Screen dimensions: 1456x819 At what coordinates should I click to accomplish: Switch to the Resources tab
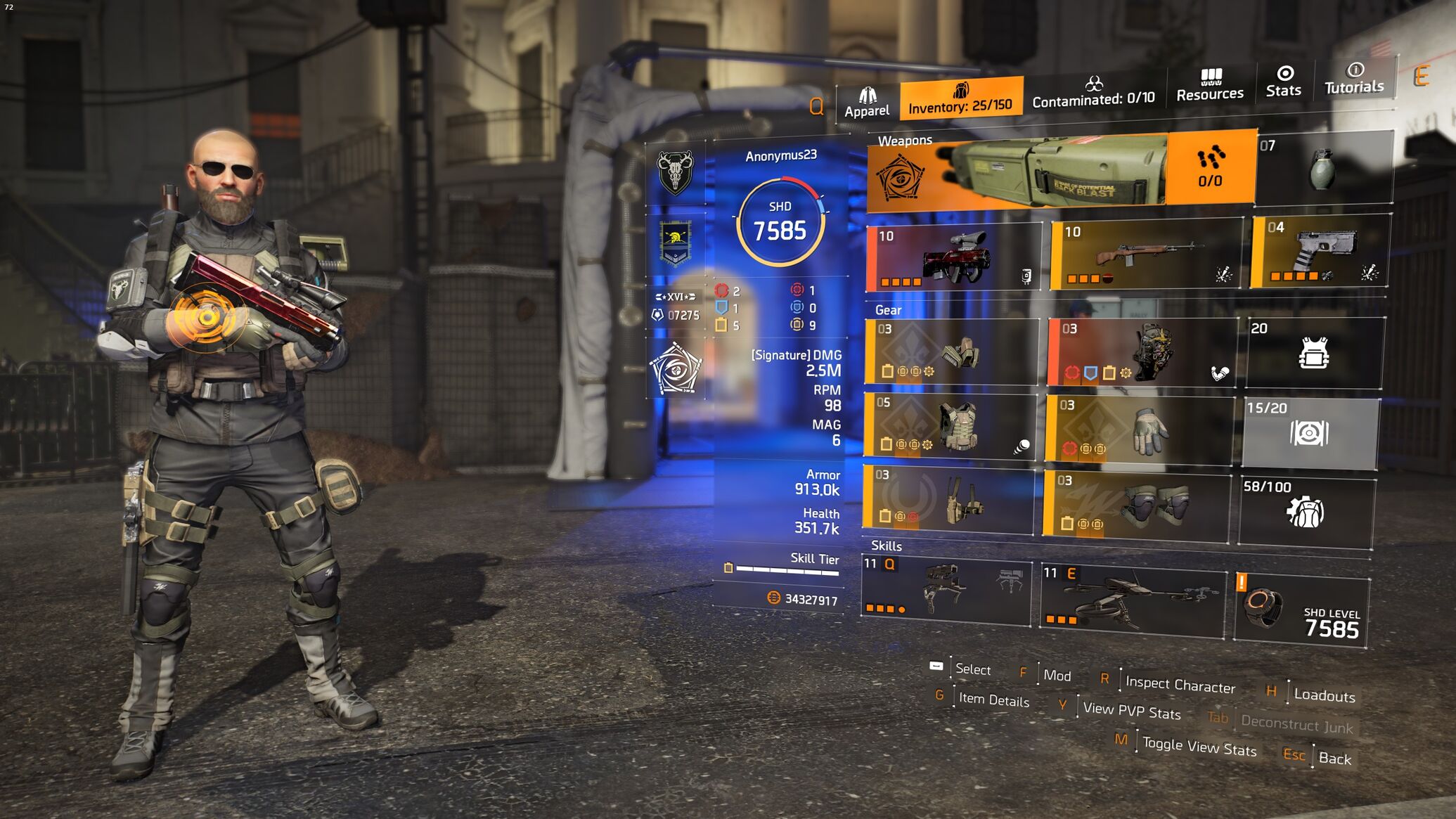pos(1209,86)
